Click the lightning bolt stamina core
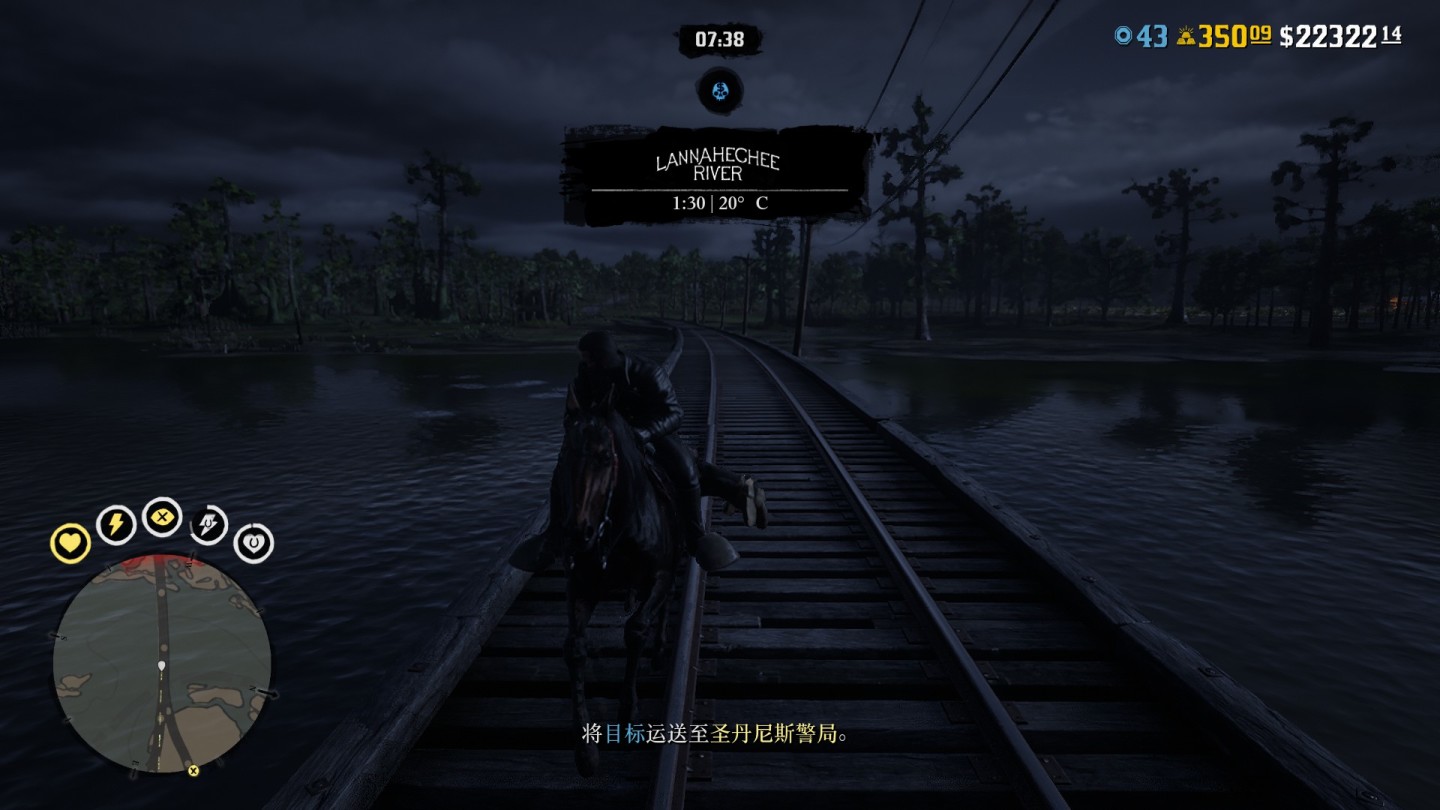 click(116, 524)
